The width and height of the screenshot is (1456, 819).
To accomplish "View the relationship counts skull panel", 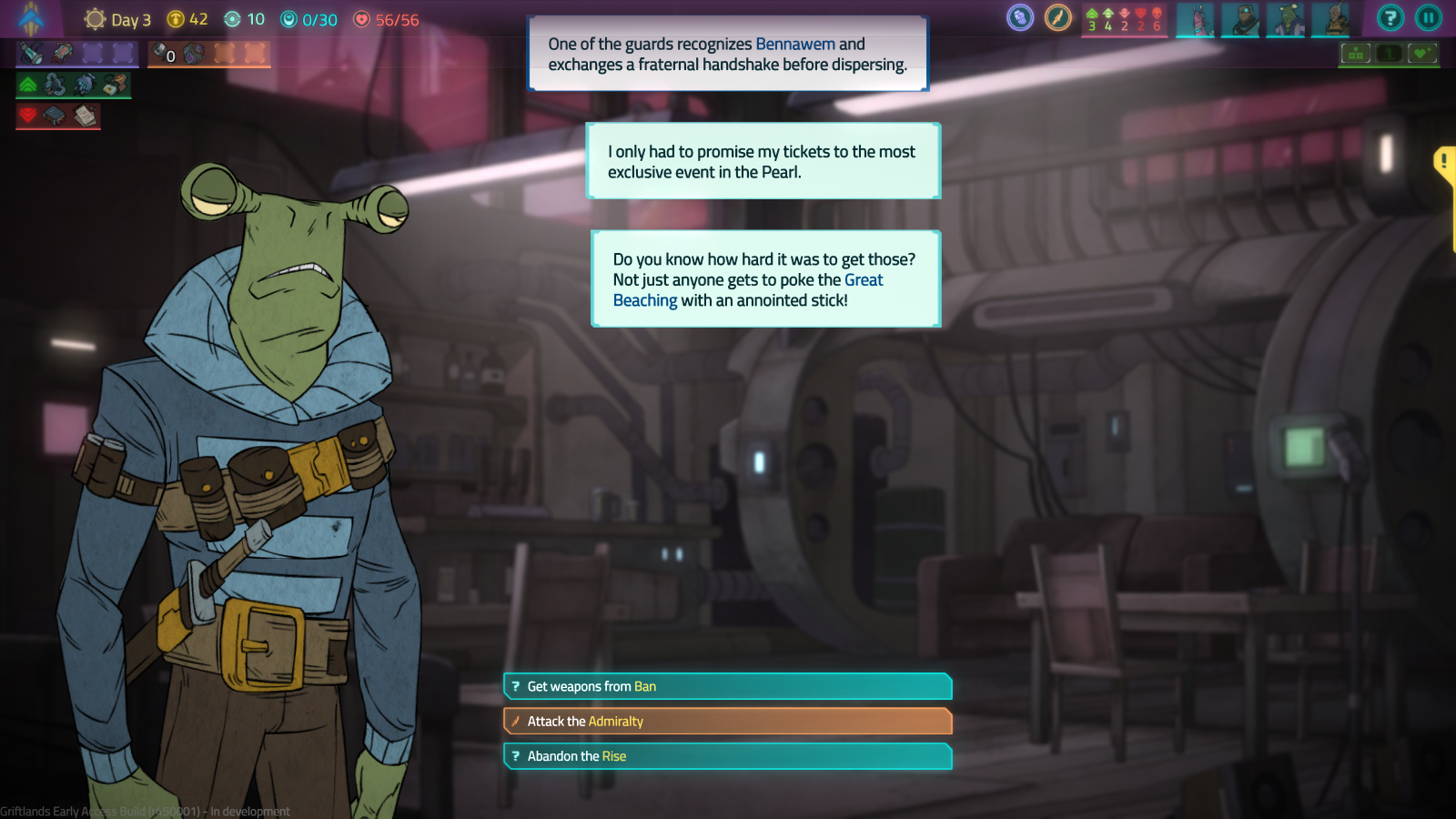I will (1124, 19).
